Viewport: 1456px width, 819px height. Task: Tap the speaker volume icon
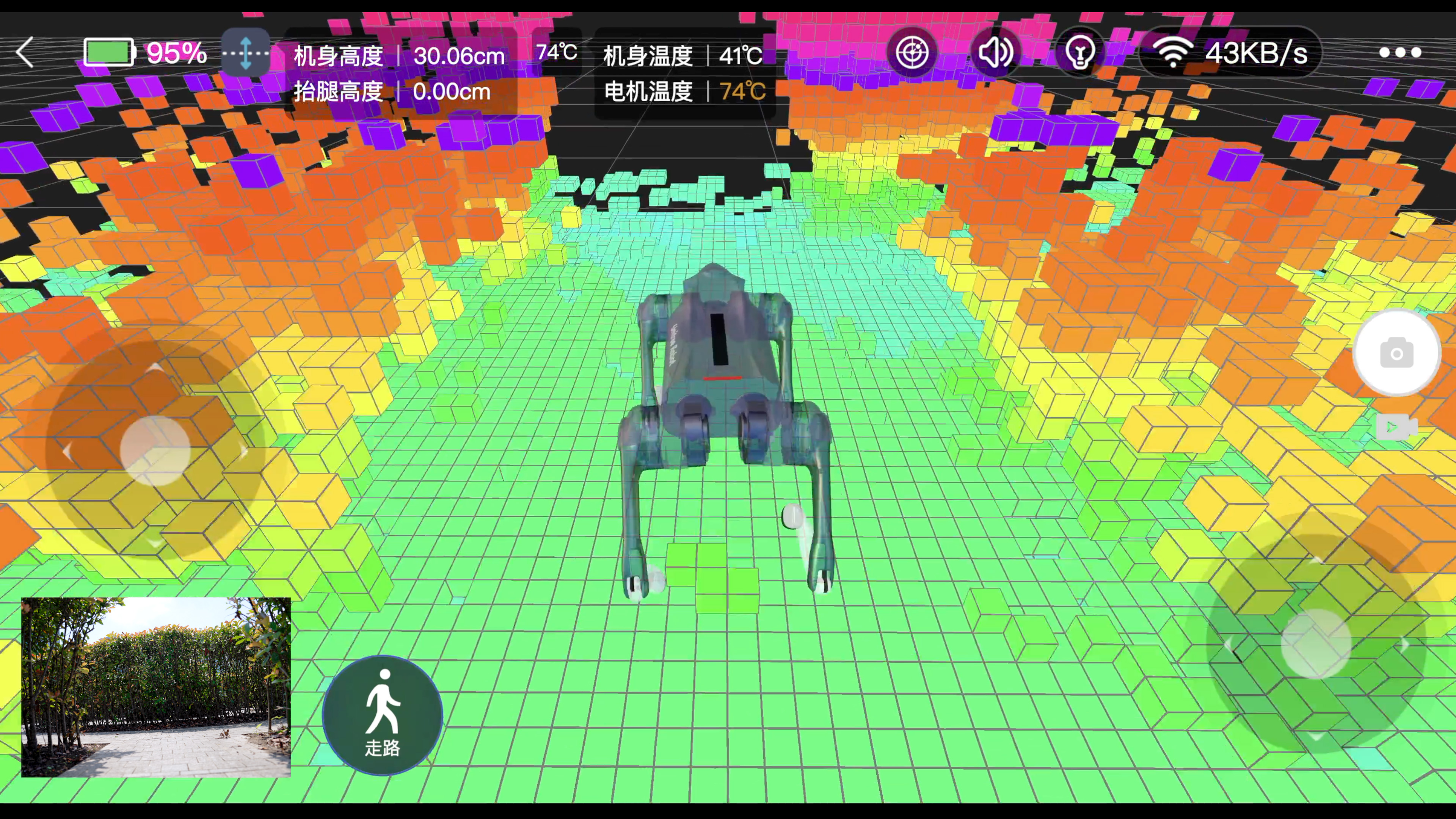click(x=995, y=52)
